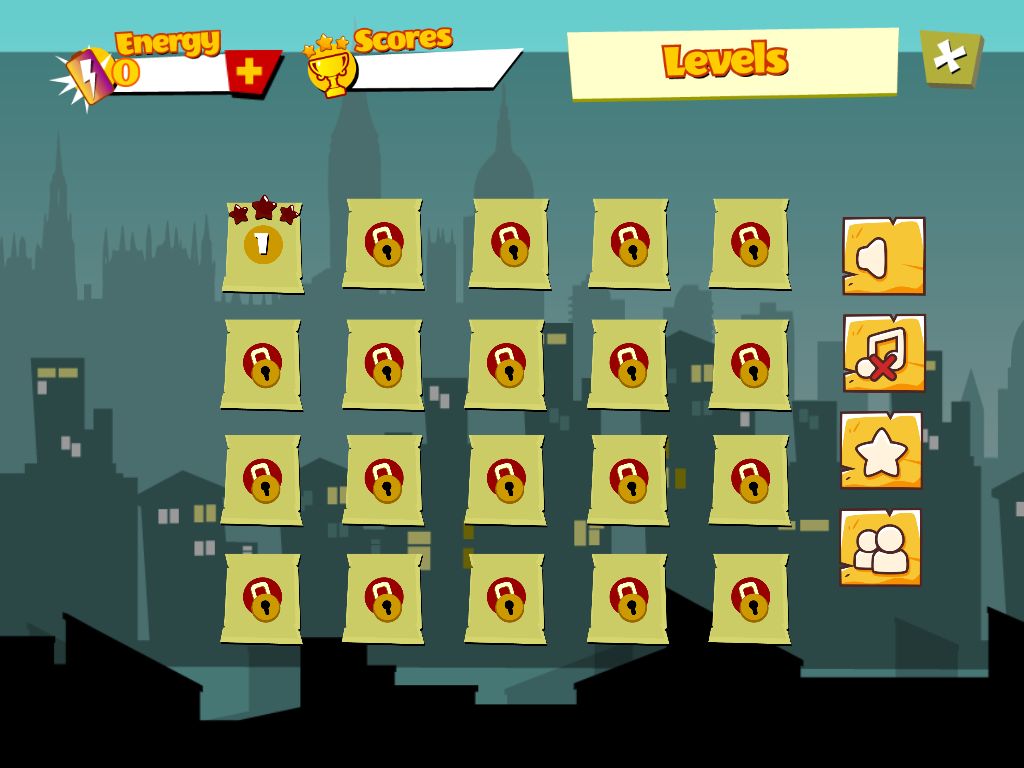Select level 1 tile
This screenshot has height=768, width=1024.
click(x=262, y=246)
